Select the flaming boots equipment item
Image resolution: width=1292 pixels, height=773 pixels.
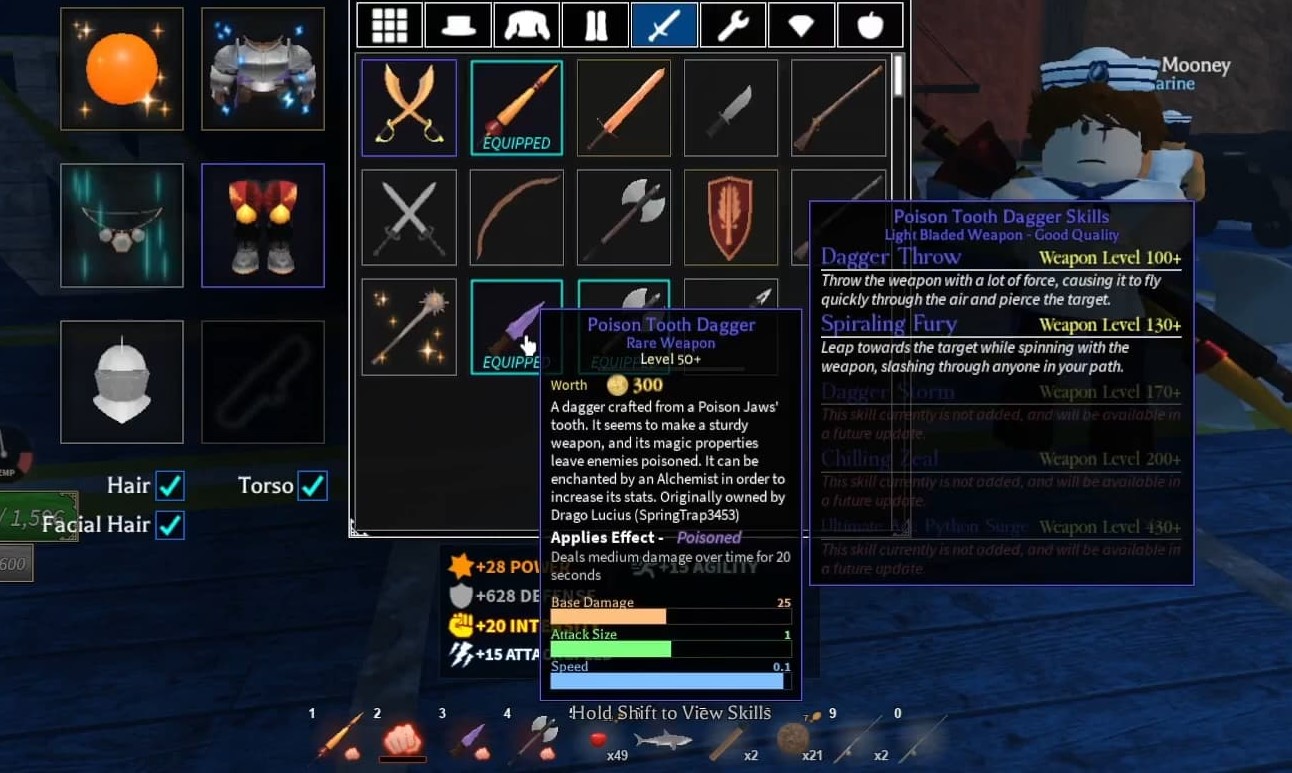[262, 224]
